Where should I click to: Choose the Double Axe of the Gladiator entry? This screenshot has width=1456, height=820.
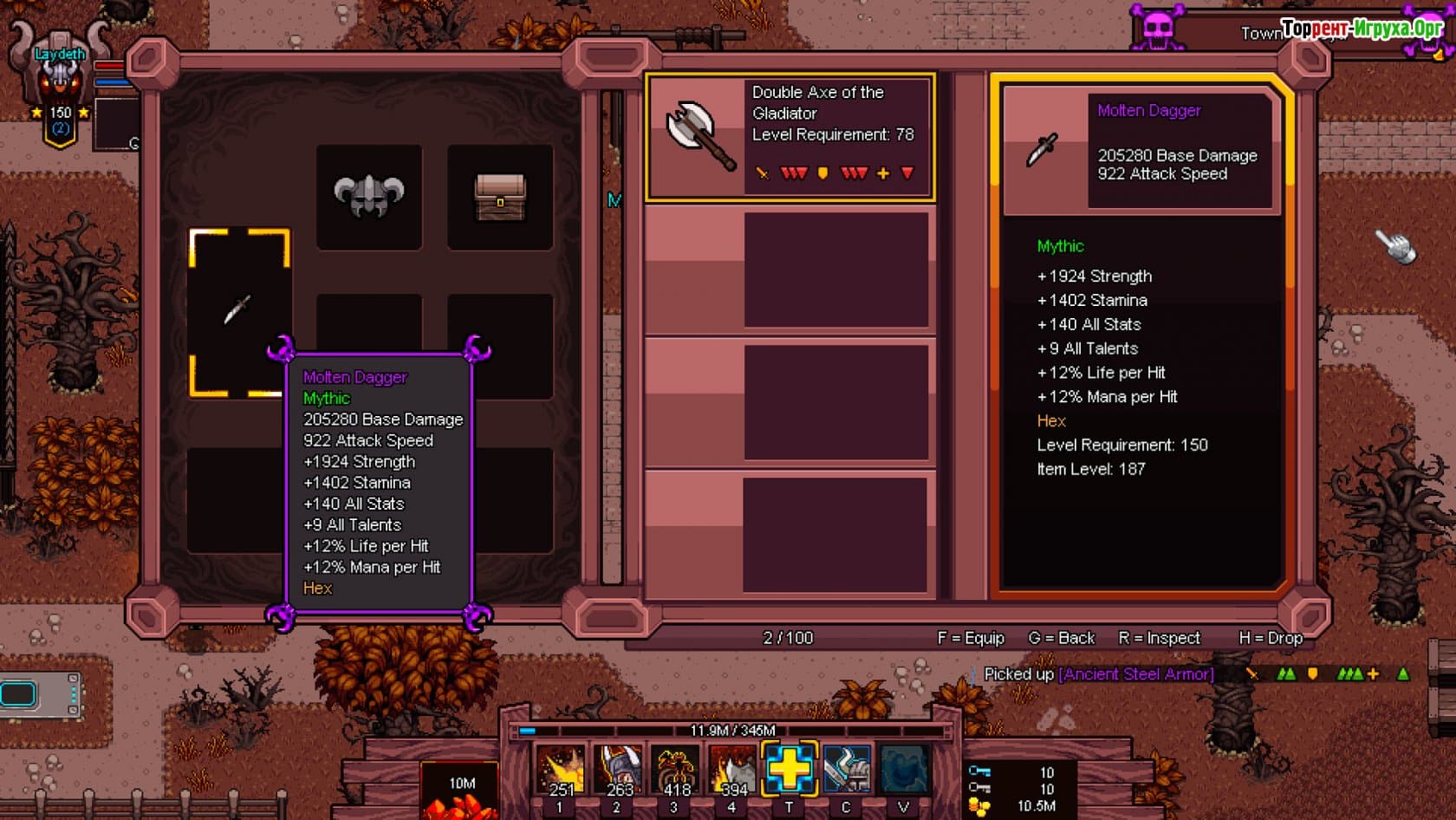pos(790,137)
